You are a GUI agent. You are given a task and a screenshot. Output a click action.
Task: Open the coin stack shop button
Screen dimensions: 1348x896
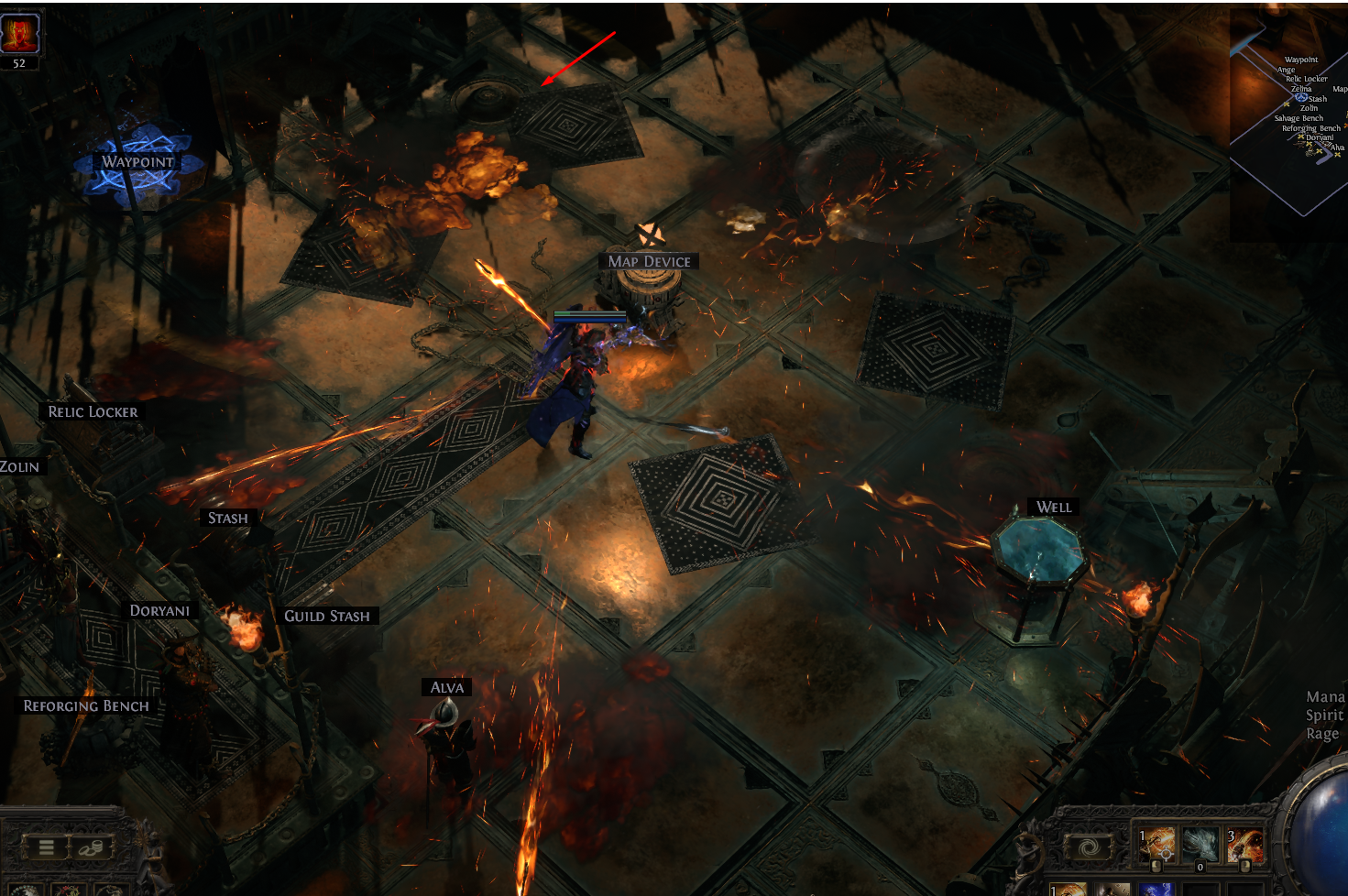click(90, 847)
